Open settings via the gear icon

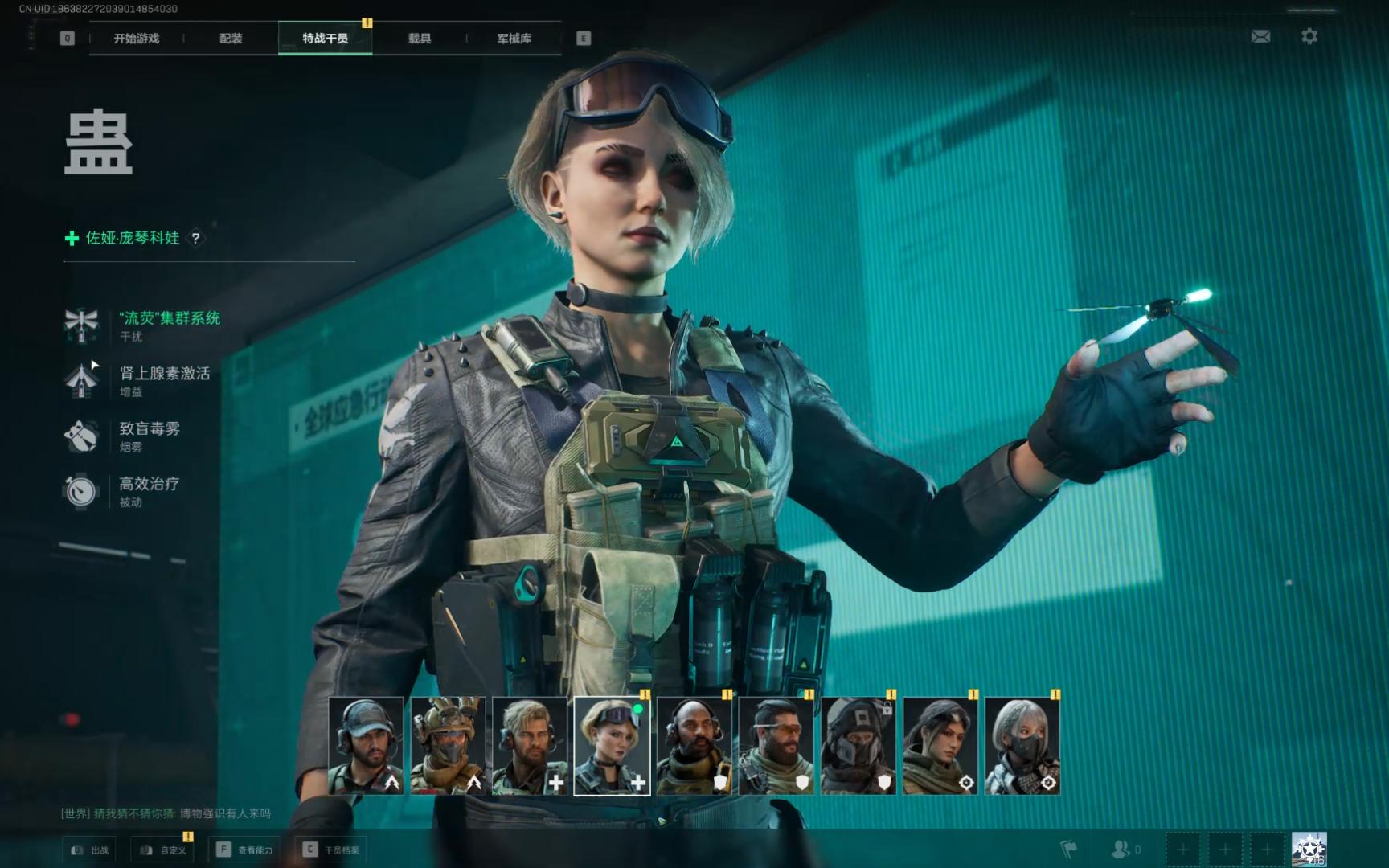point(1309,36)
